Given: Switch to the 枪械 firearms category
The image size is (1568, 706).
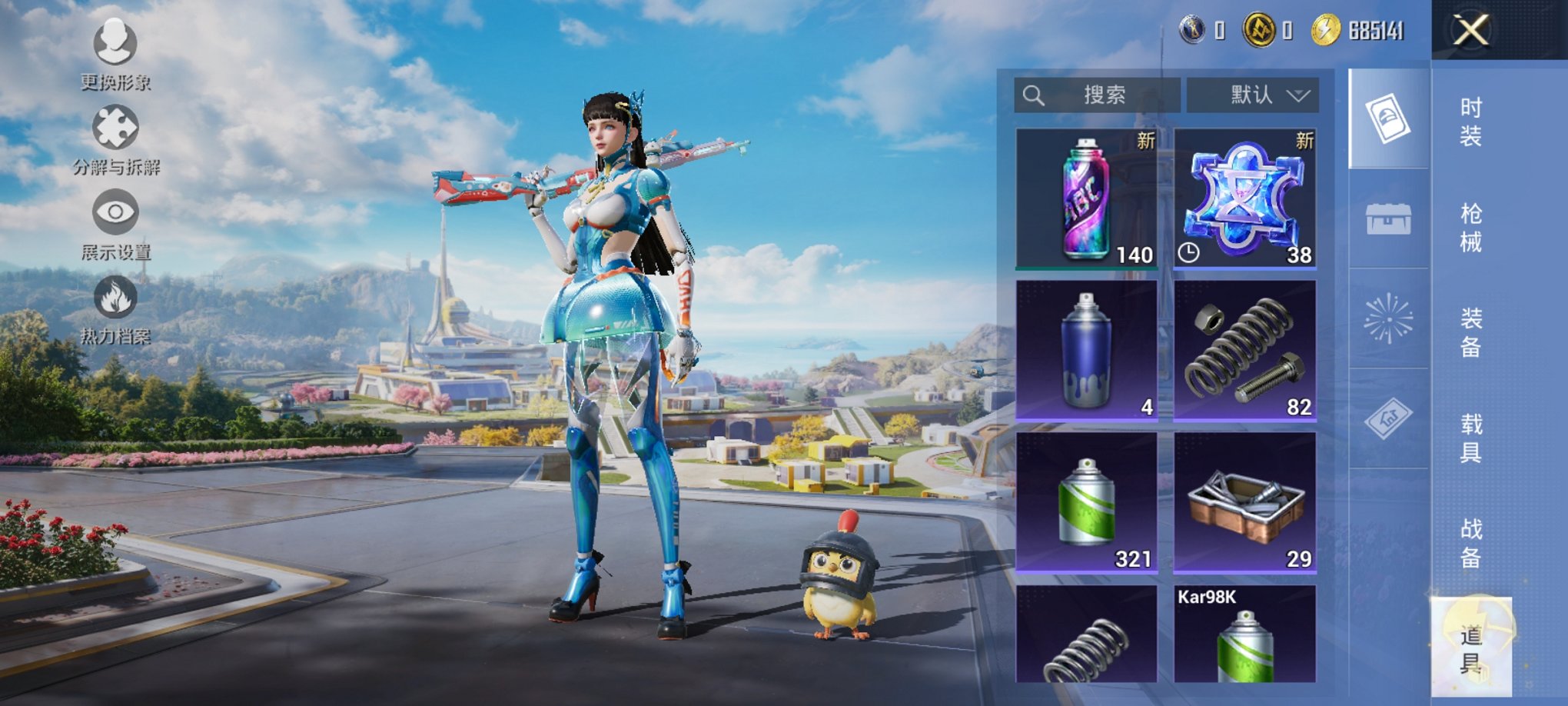Looking at the screenshot, I should 1470,228.
